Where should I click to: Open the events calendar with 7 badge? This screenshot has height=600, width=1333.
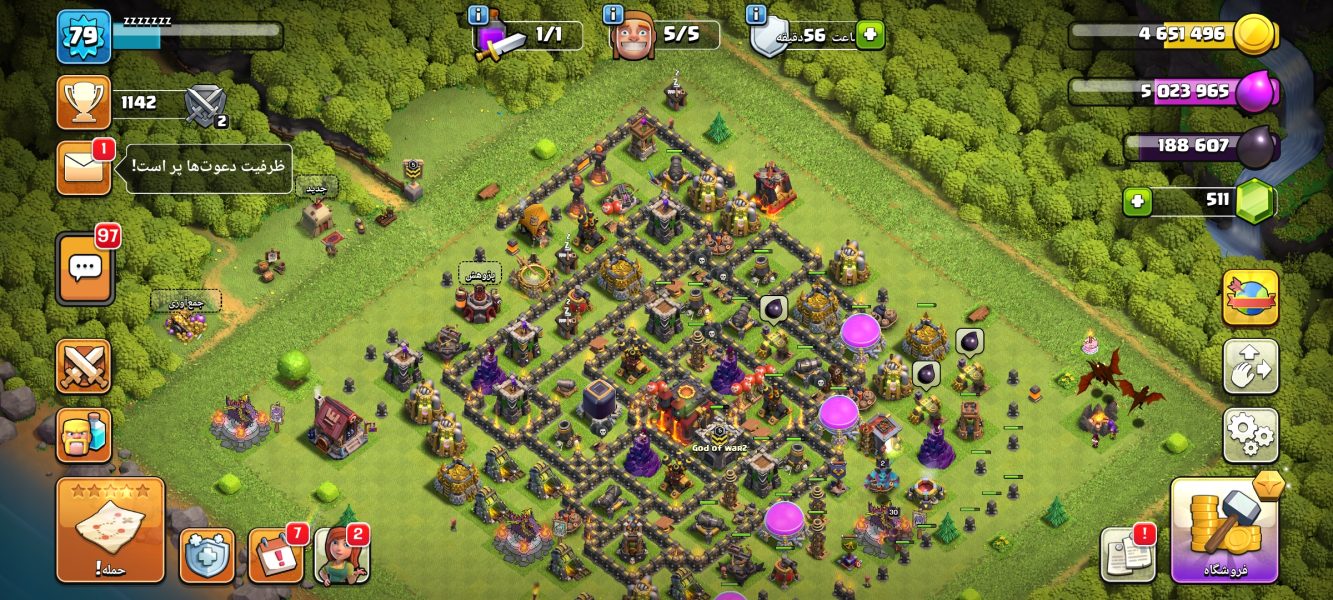tap(276, 555)
